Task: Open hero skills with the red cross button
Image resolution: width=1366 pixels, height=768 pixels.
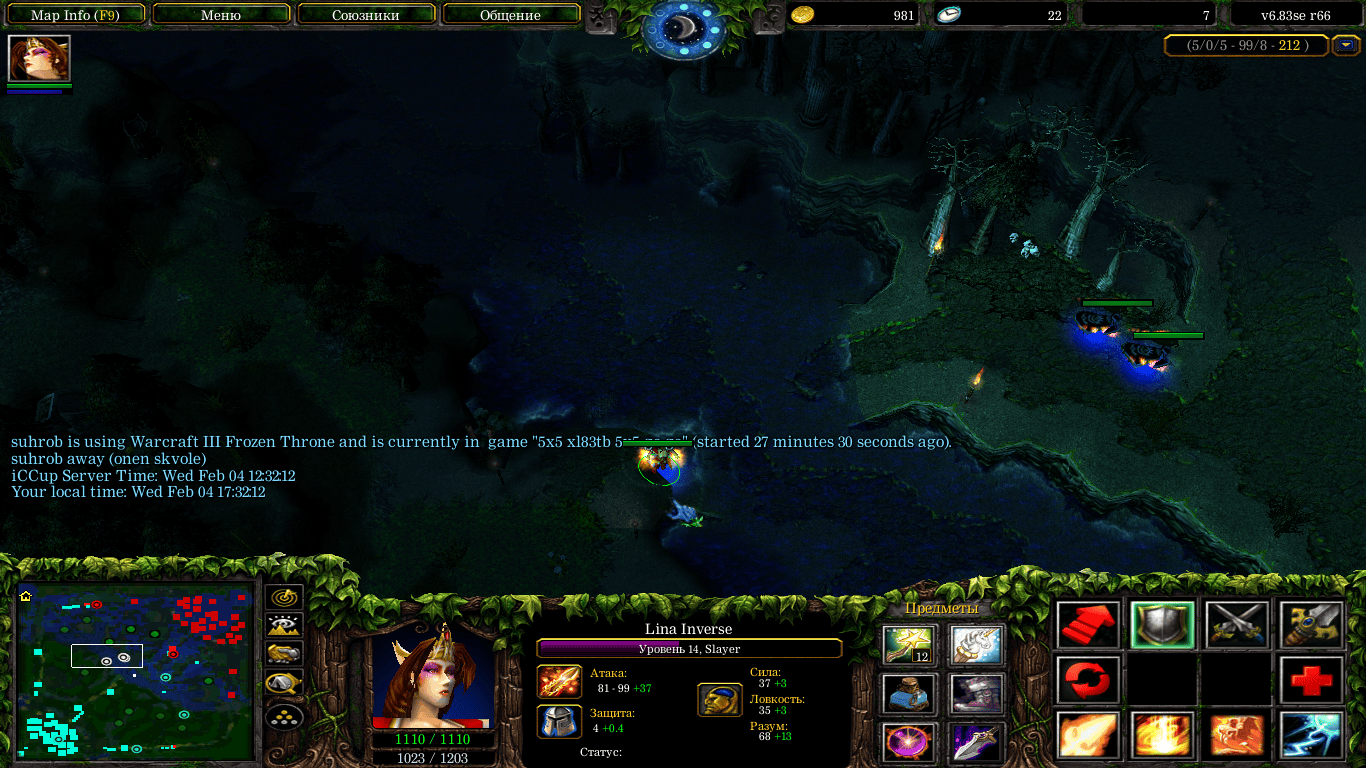Action: (1310, 680)
